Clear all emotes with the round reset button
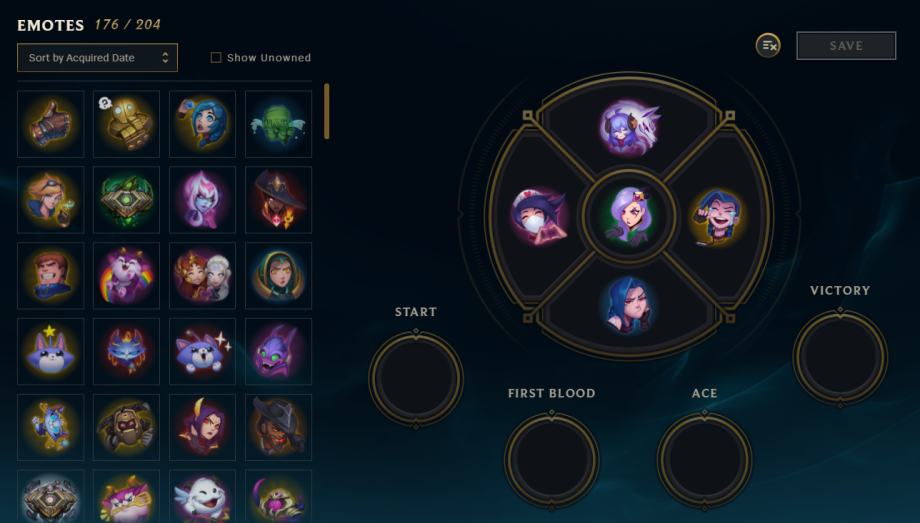Viewport: 920px width, 523px height. pyautogui.click(x=768, y=45)
